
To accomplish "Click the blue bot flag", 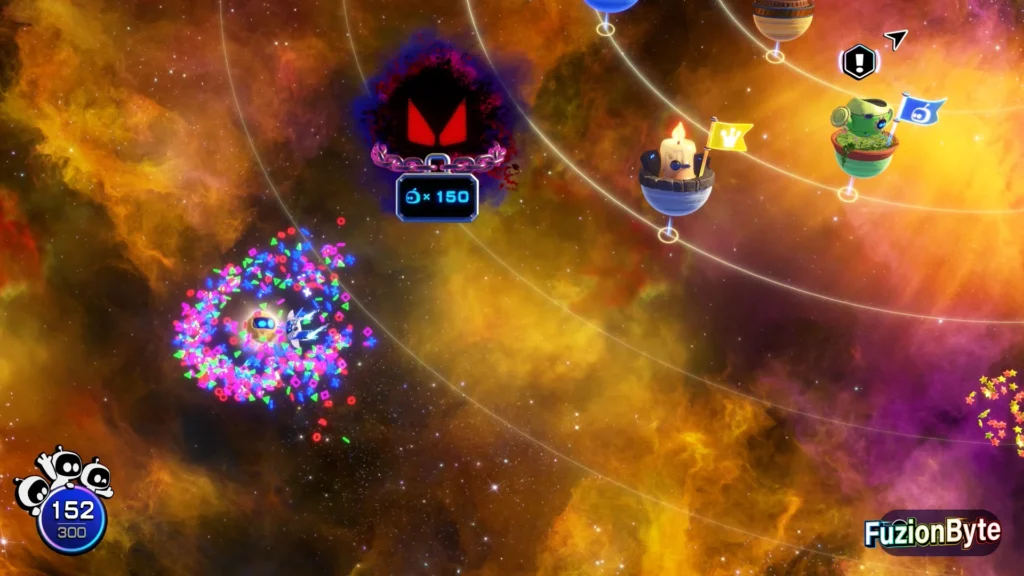I will pyautogui.click(x=921, y=110).
